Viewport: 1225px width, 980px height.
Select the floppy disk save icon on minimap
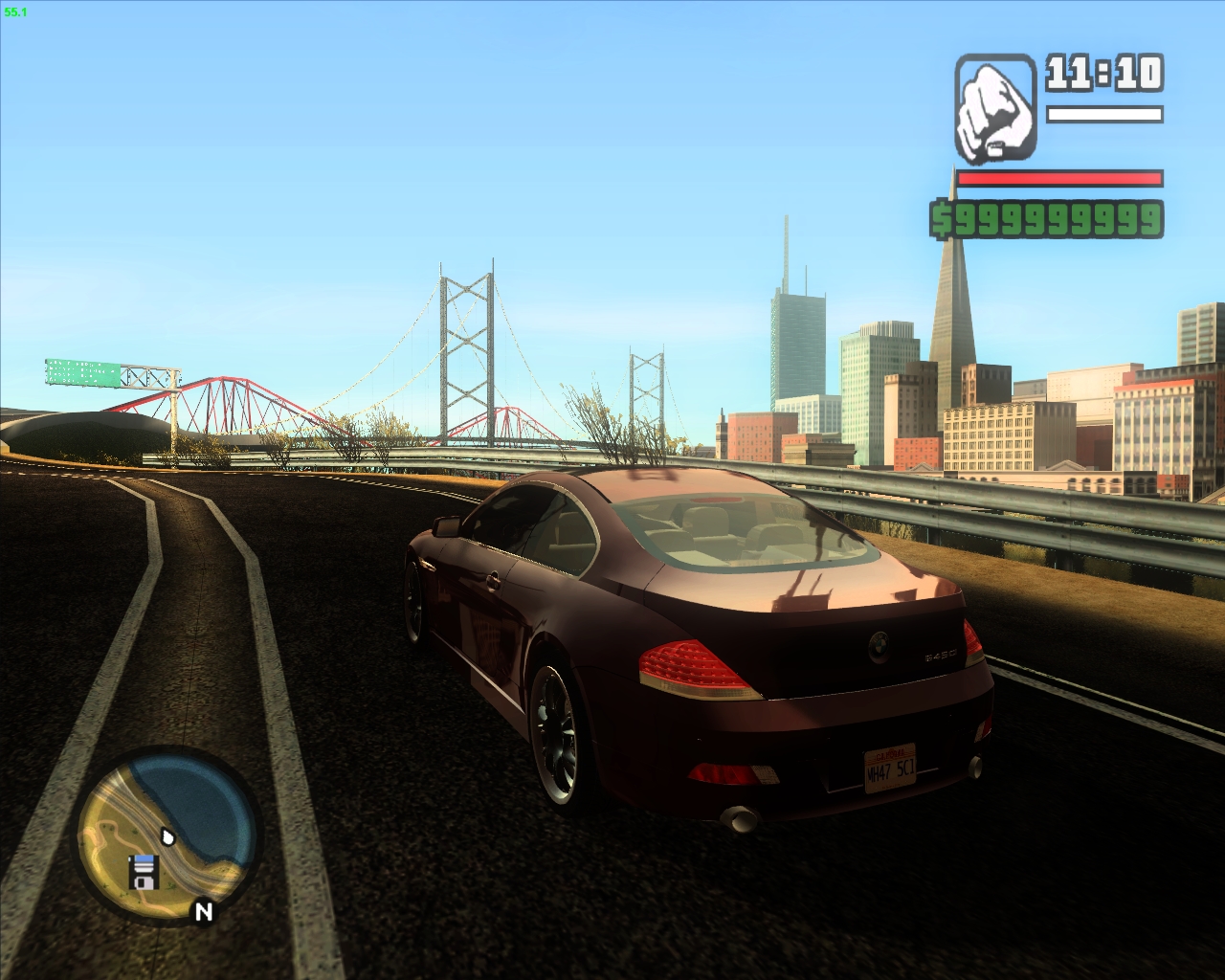pyautogui.click(x=145, y=872)
